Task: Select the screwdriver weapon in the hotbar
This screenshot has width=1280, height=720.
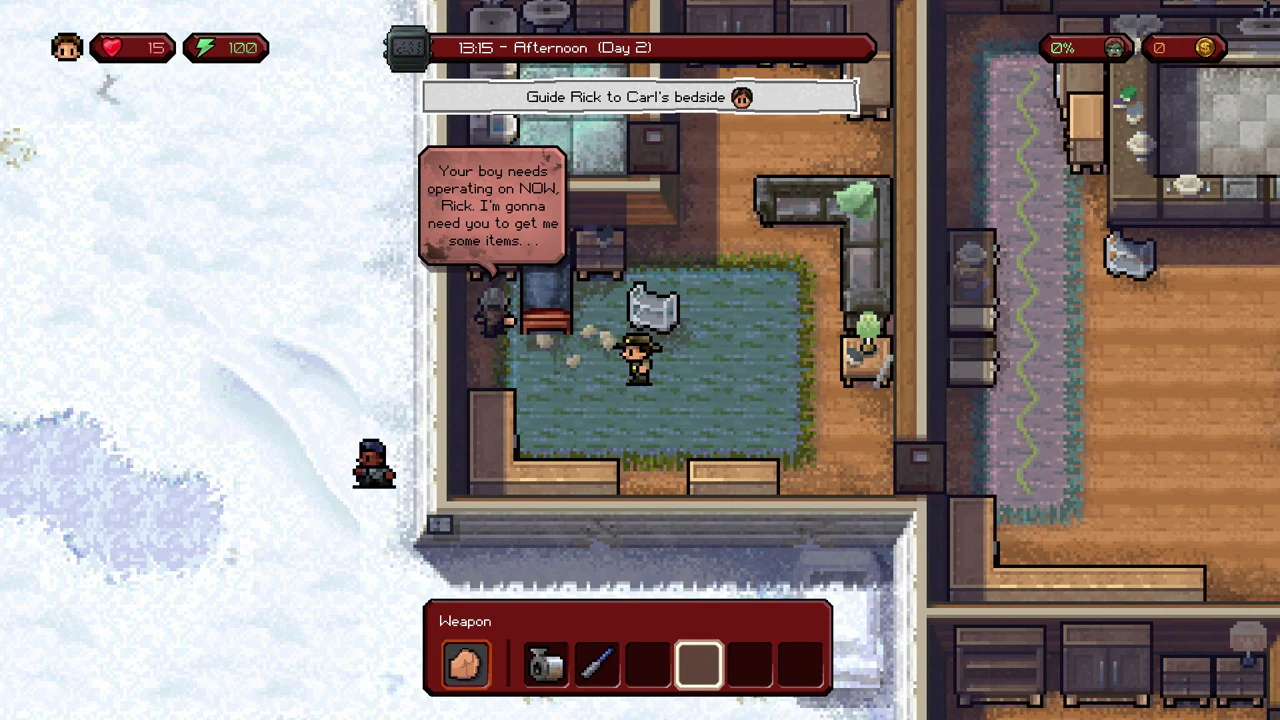Action: pyautogui.click(x=596, y=663)
